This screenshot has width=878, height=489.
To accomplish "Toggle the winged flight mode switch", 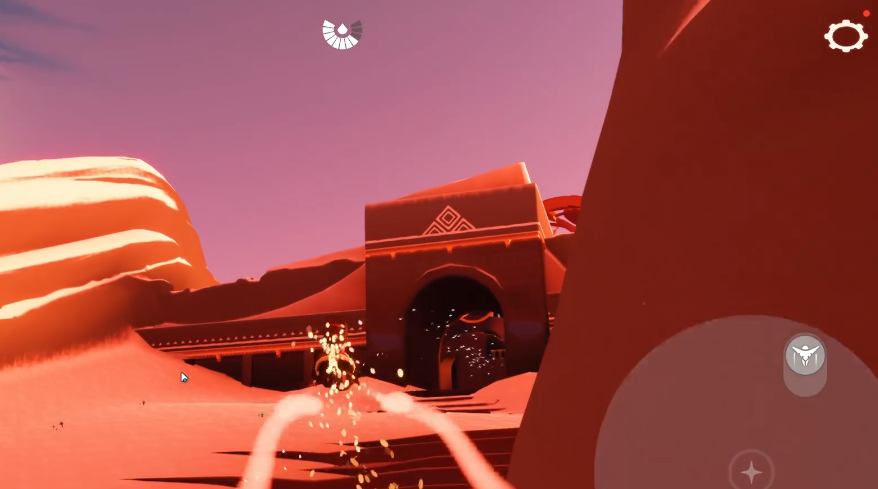I will point(805,356).
